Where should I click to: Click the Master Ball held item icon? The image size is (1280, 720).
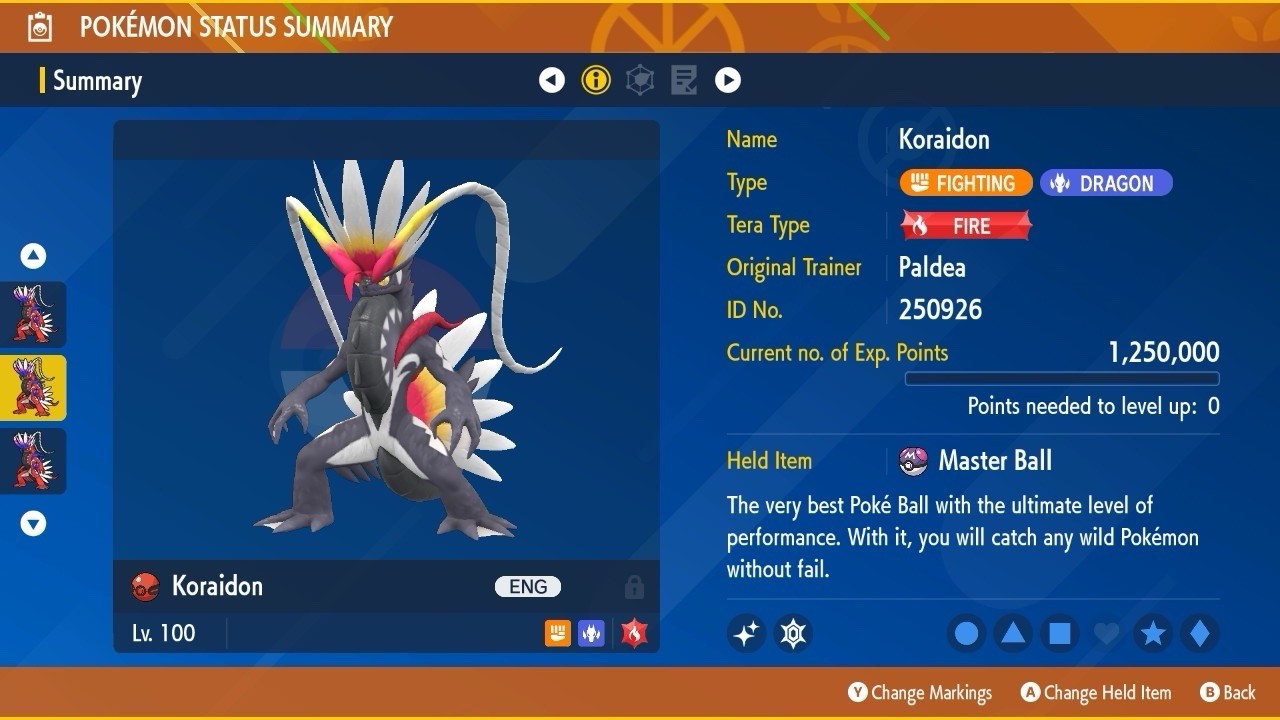(x=913, y=461)
